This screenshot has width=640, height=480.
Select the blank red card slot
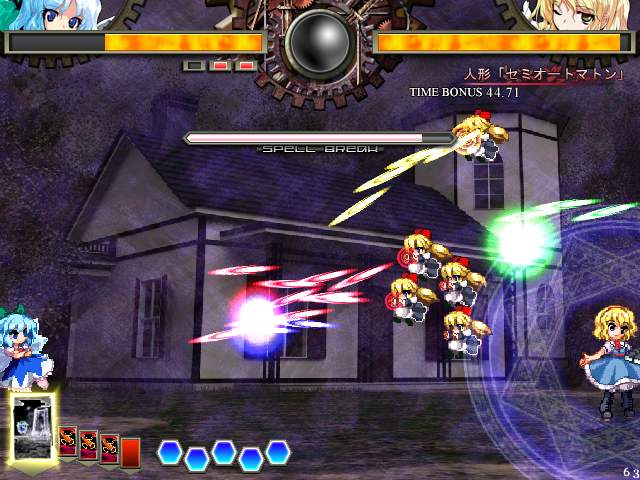pyautogui.click(x=130, y=452)
